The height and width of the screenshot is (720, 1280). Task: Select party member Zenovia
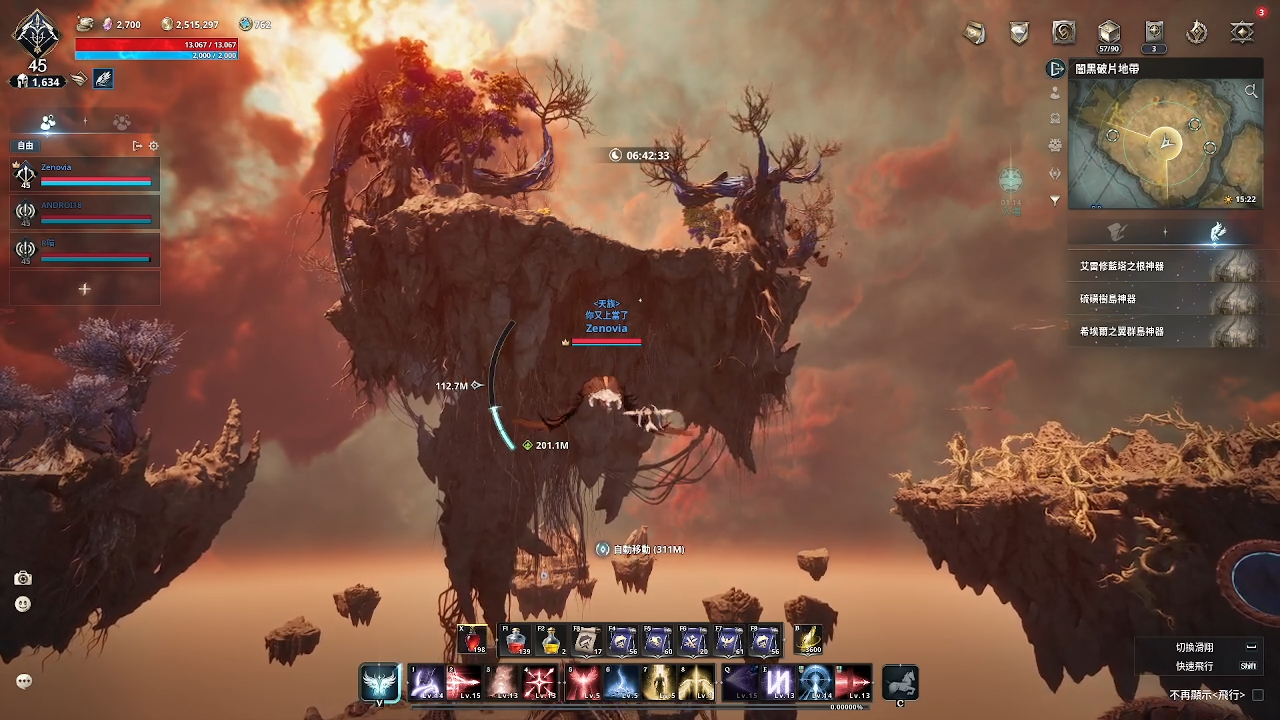pyautogui.click(x=85, y=175)
